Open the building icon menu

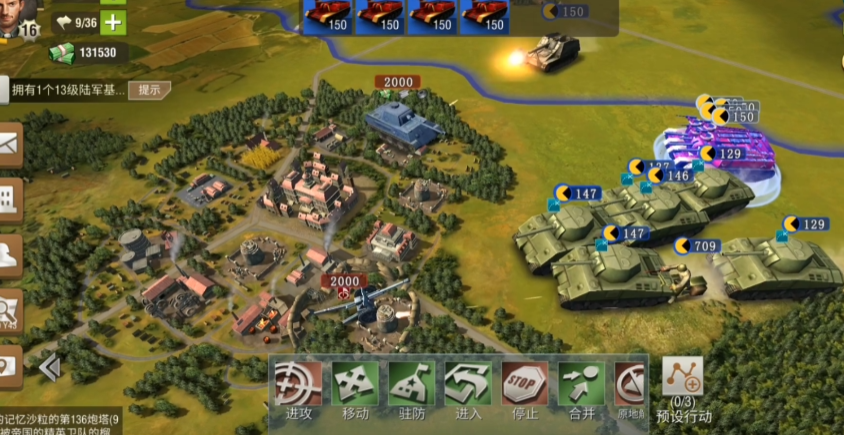(10, 200)
